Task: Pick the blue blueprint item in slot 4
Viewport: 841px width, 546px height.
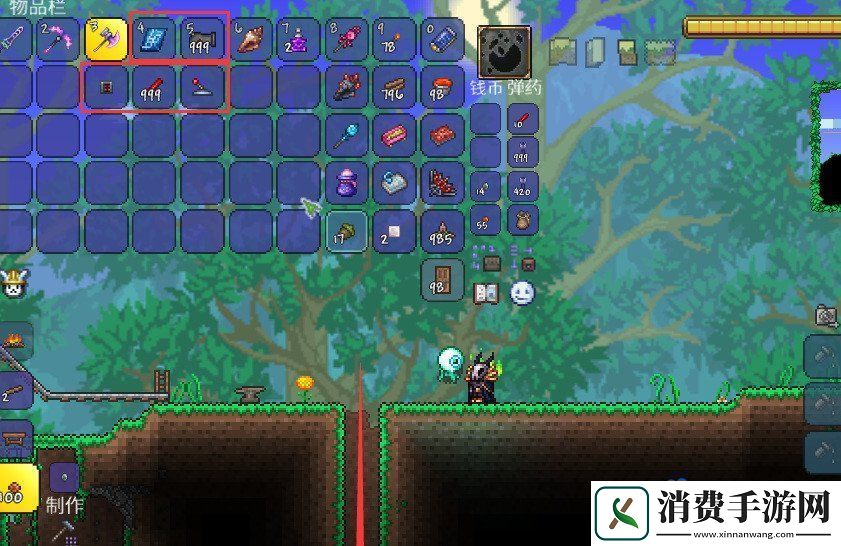Action: 155,39
